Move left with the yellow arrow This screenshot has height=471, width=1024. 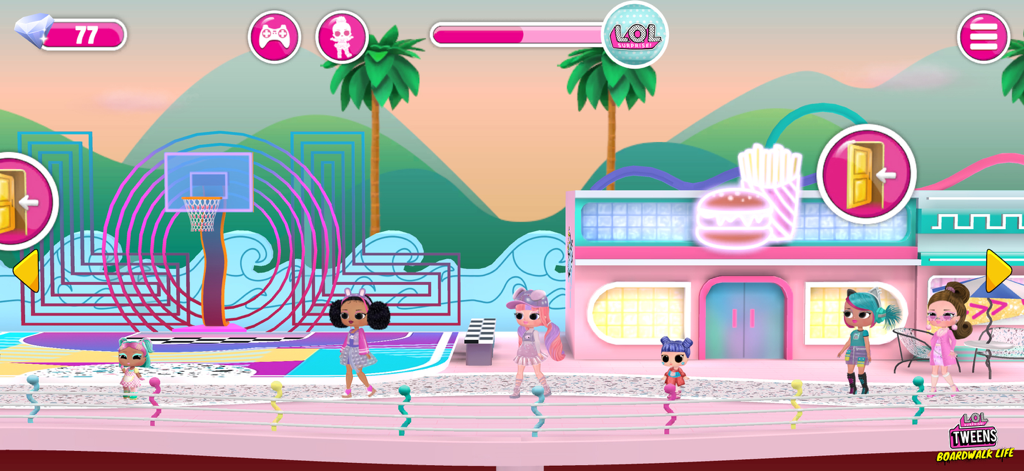click(x=25, y=271)
